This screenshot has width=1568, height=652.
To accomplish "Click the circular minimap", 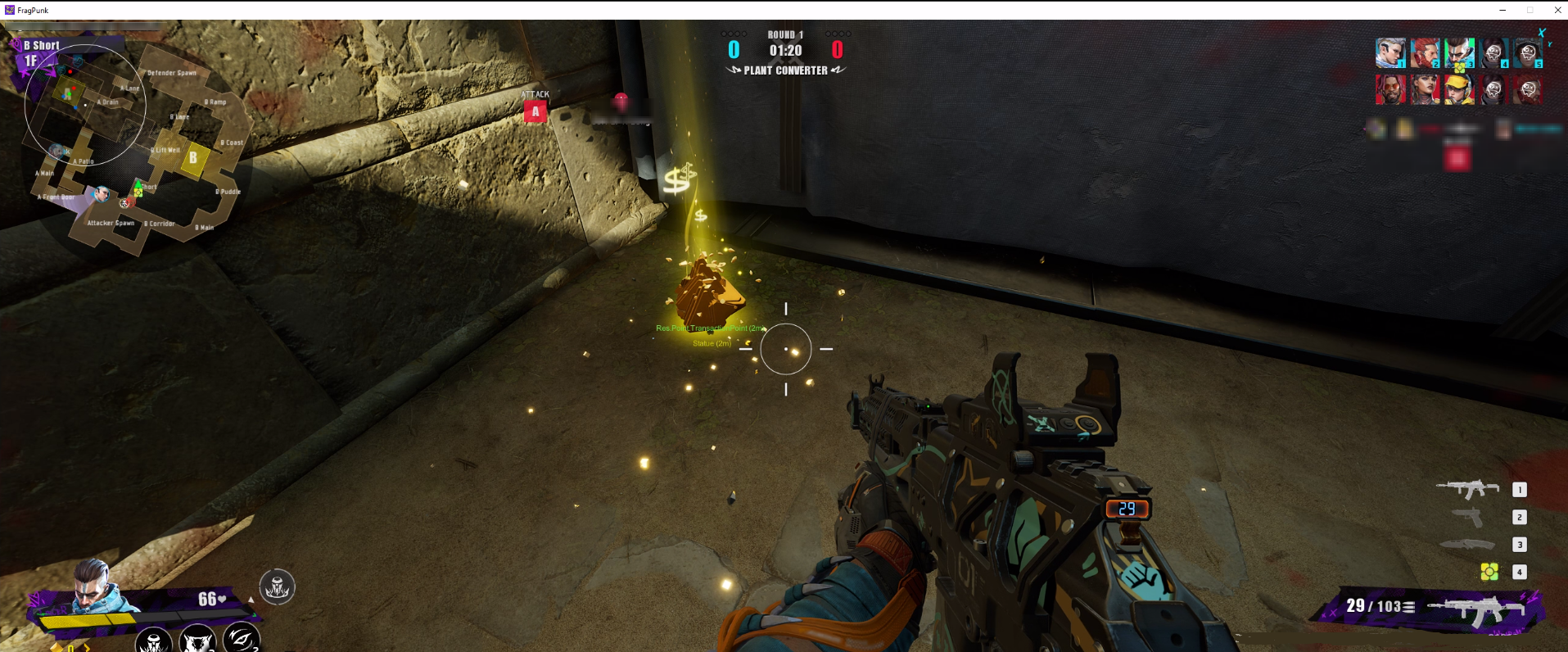I will (x=85, y=105).
